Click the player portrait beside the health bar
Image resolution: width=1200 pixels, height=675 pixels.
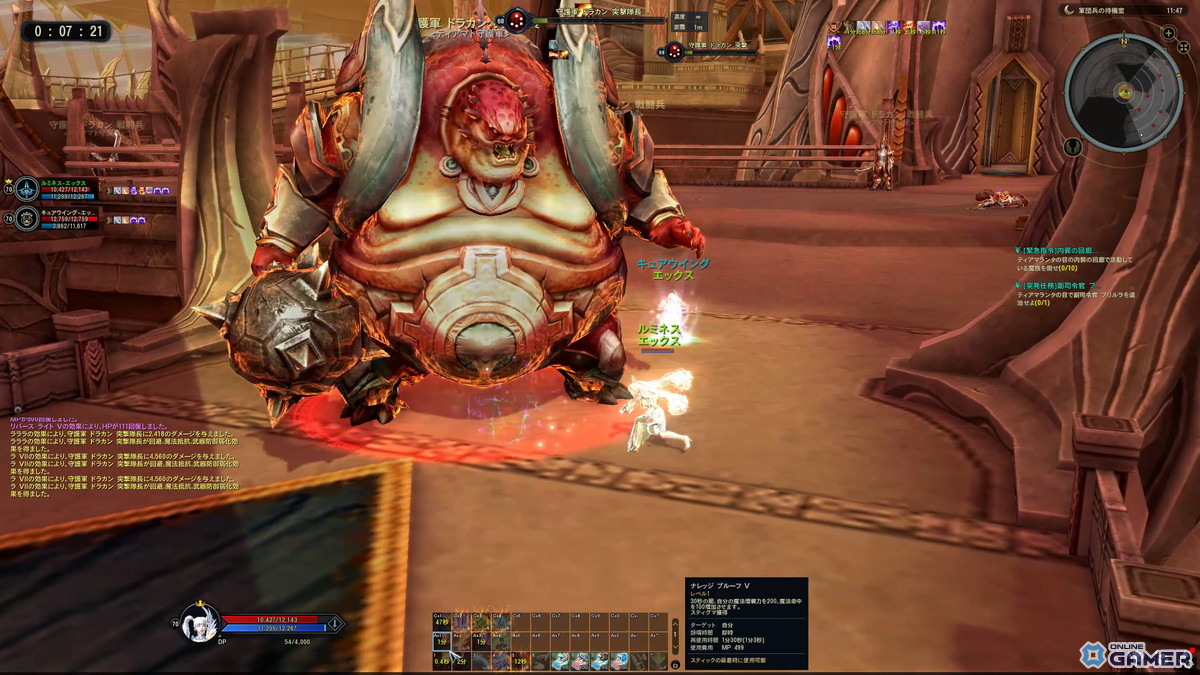tap(199, 623)
